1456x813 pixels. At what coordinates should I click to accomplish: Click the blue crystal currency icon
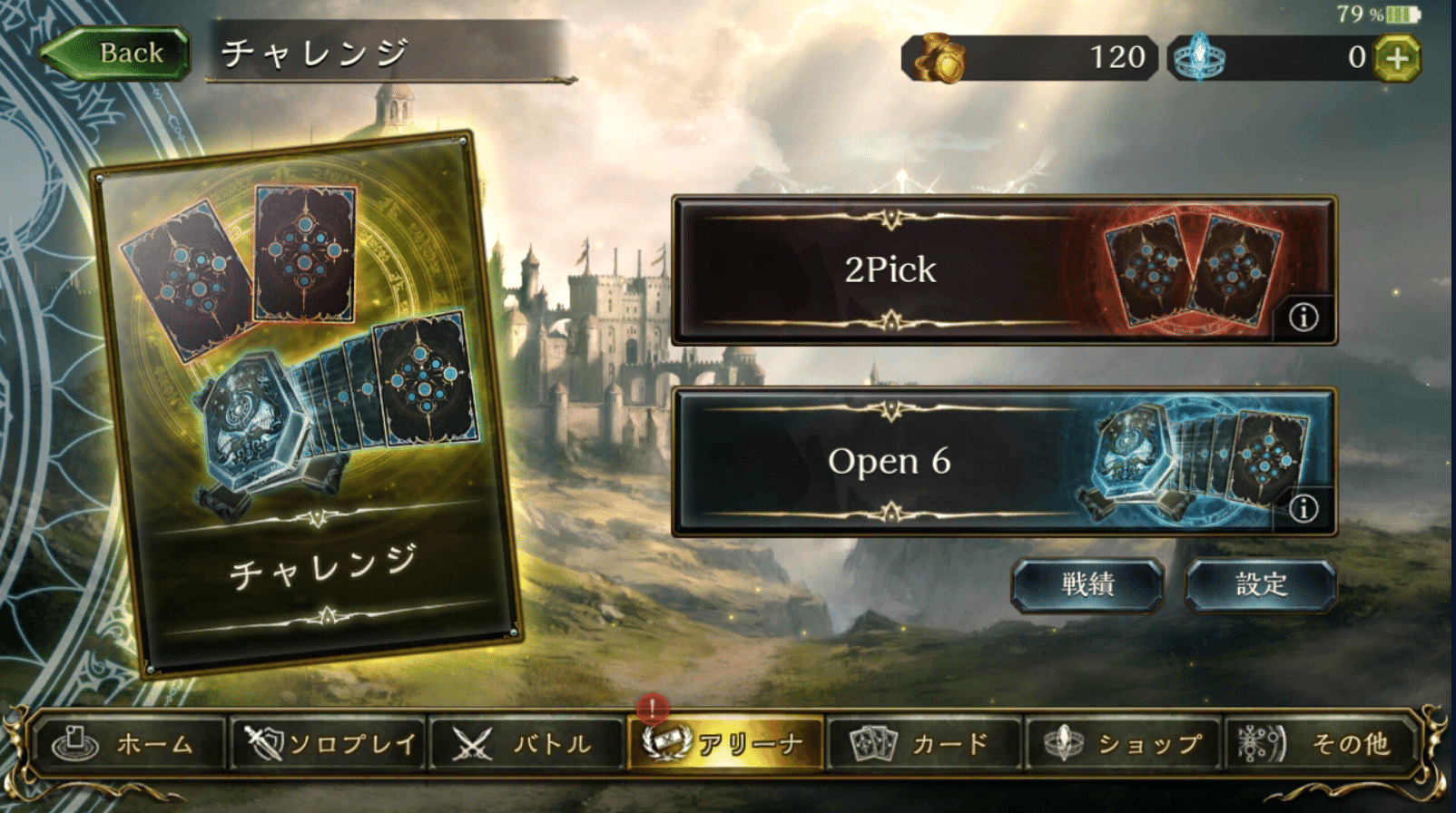point(1198,58)
